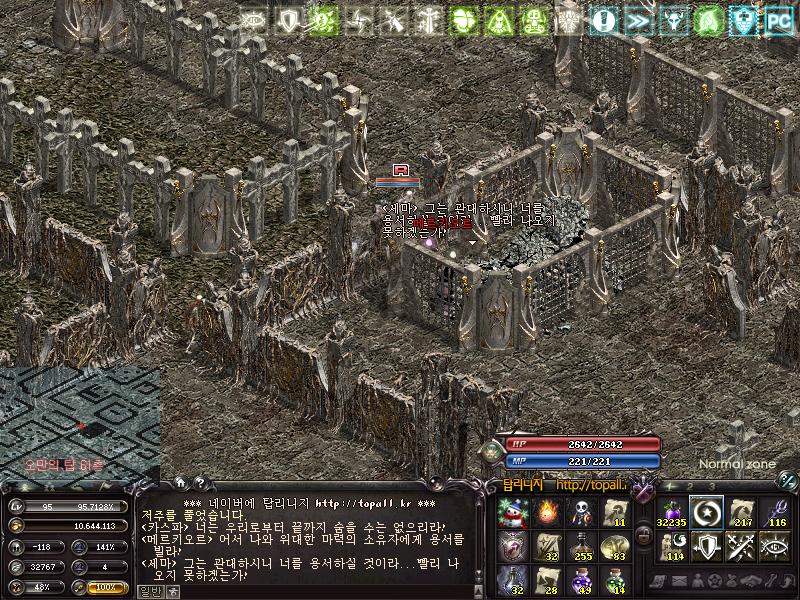Activate the crossed swords skill
Image resolution: width=800 pixels, height=600 pixels.
[x=742, y=546]
